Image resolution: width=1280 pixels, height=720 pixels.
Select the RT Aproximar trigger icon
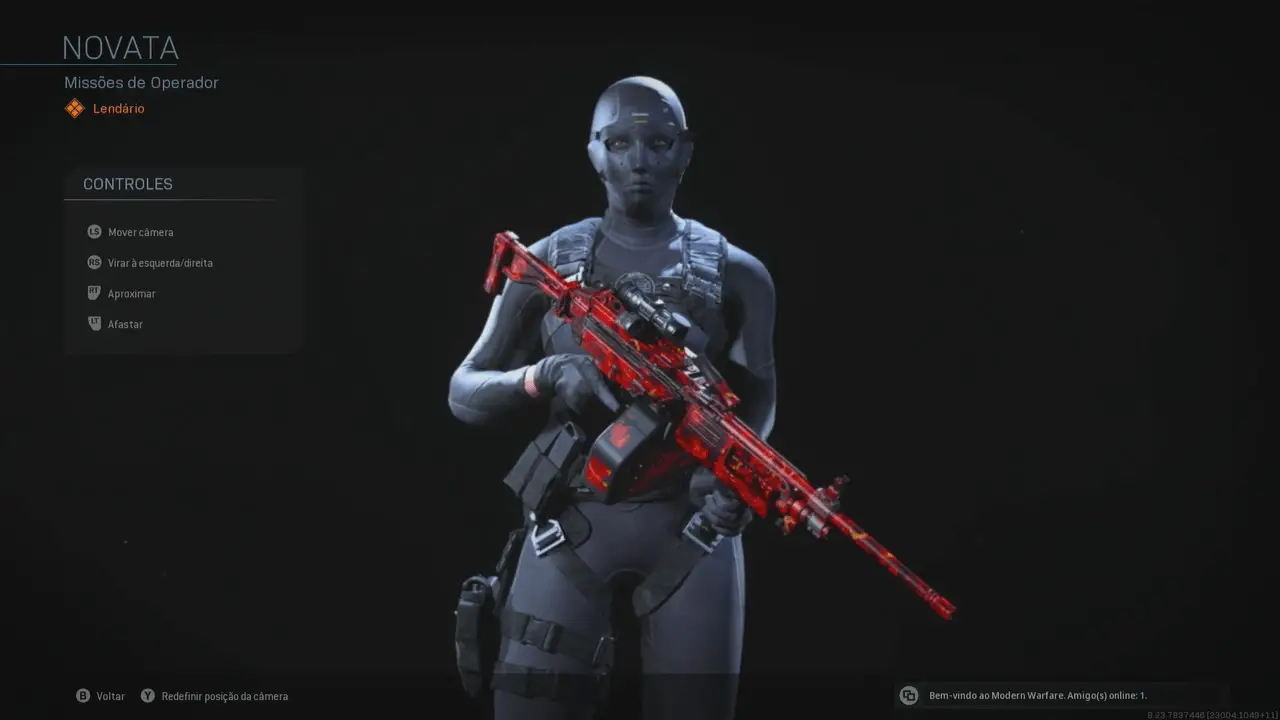93,293
